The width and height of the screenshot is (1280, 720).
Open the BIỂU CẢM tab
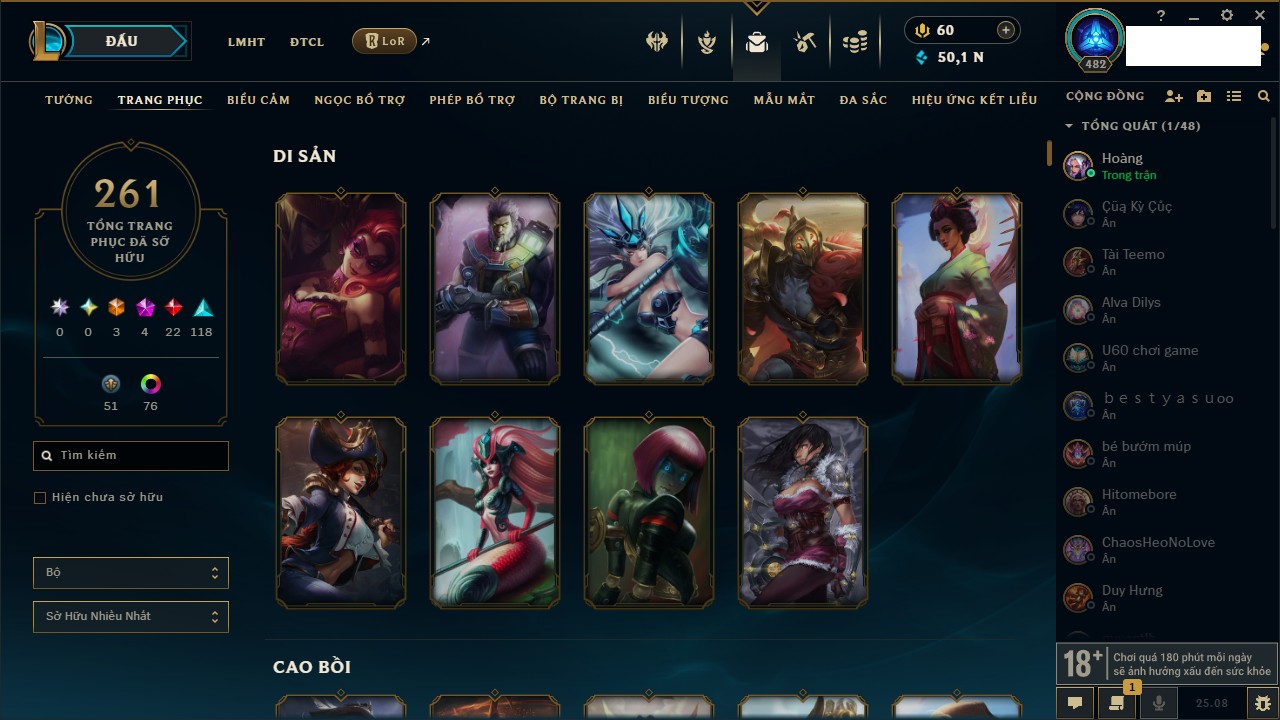point(258,100)
